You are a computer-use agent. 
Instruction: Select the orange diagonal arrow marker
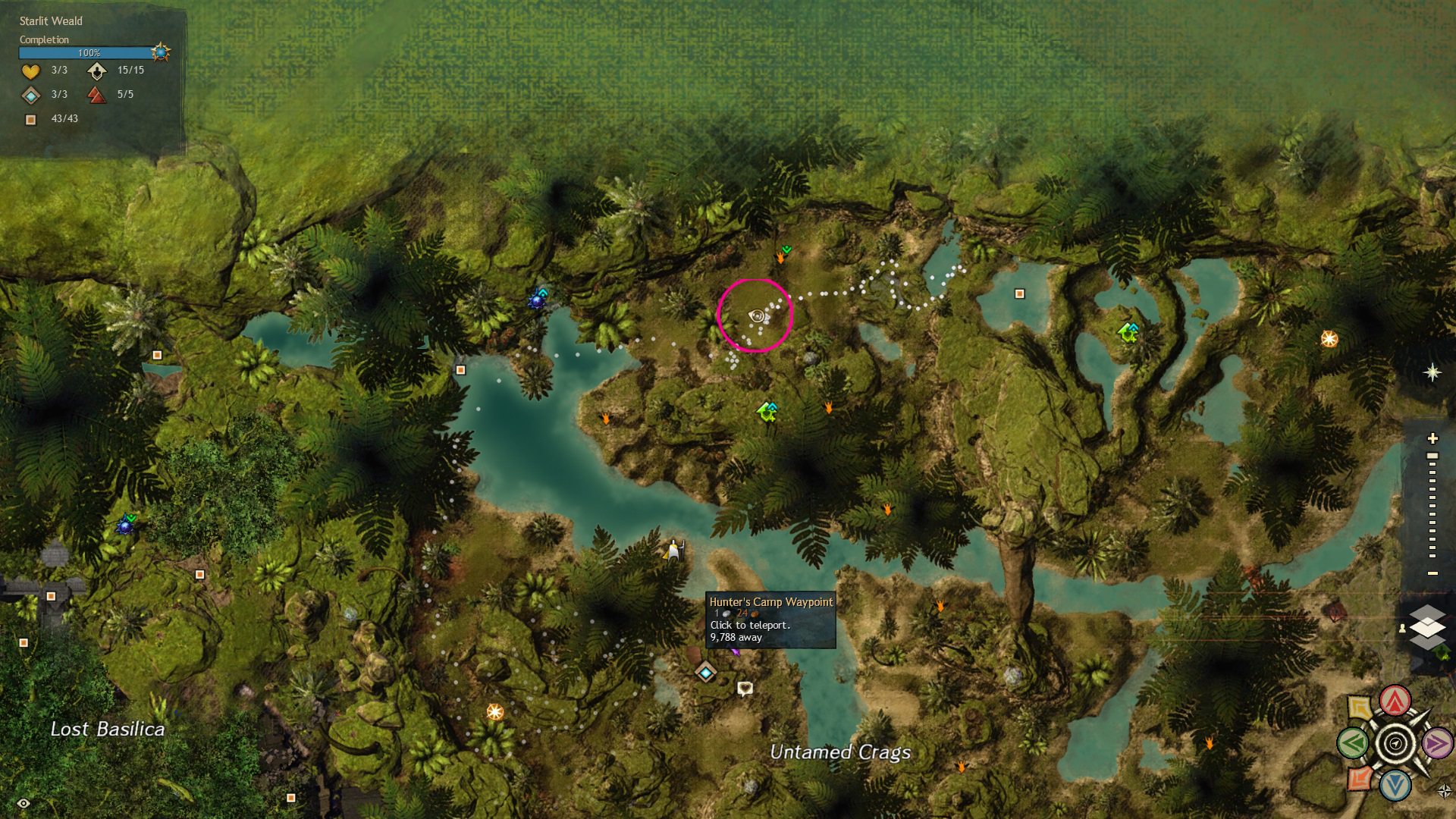coord(1359,779)
